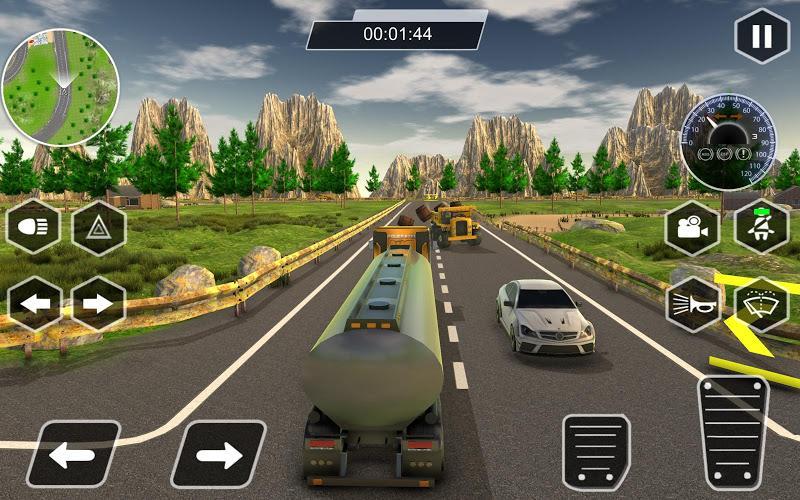Turn on the right indicator hexagon arrow
Image resolution: width=800 pixels, height=500 pixels.
point(98,303)
